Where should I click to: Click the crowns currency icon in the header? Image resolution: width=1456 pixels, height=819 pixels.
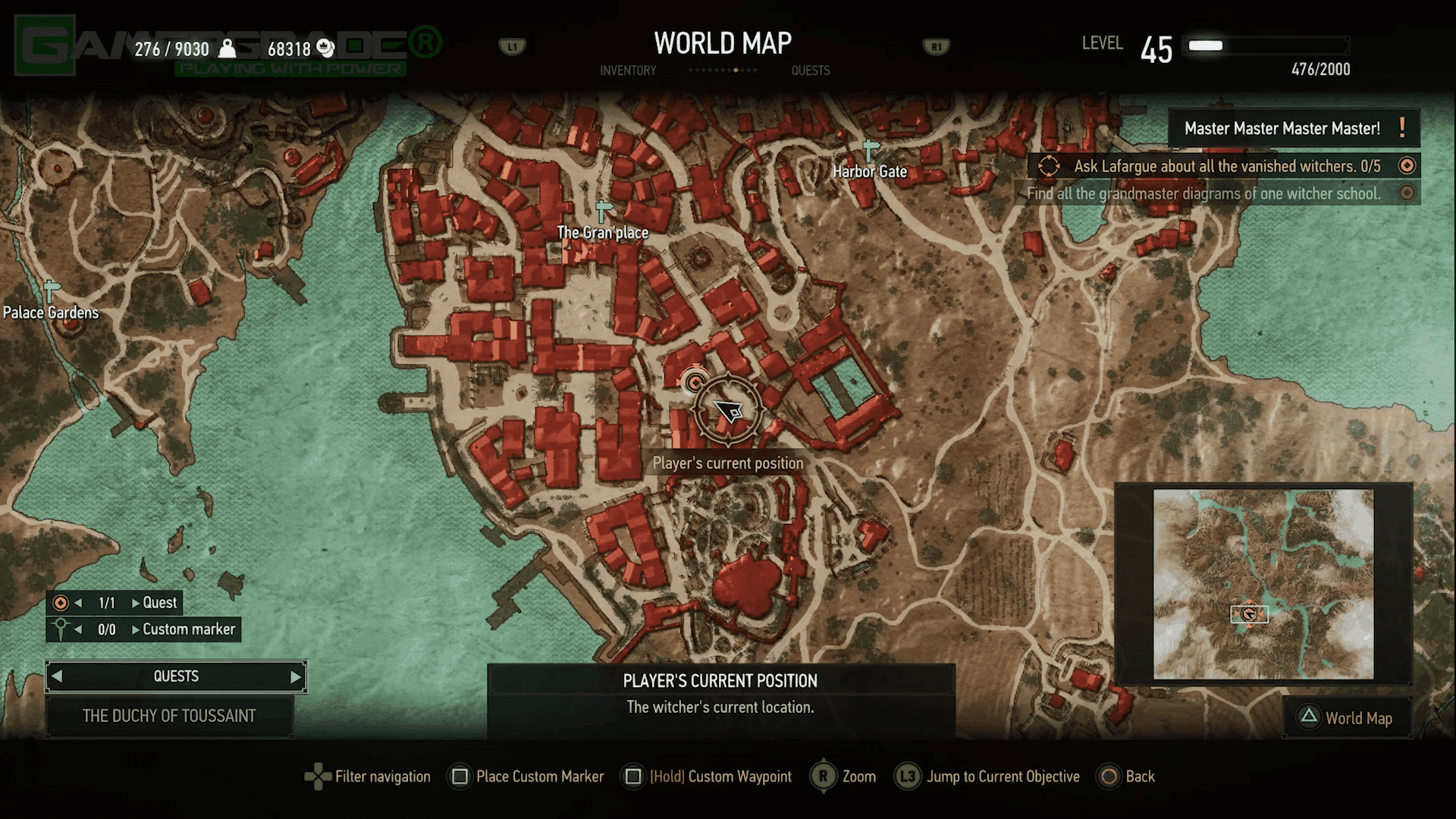(x=326, y=47)
